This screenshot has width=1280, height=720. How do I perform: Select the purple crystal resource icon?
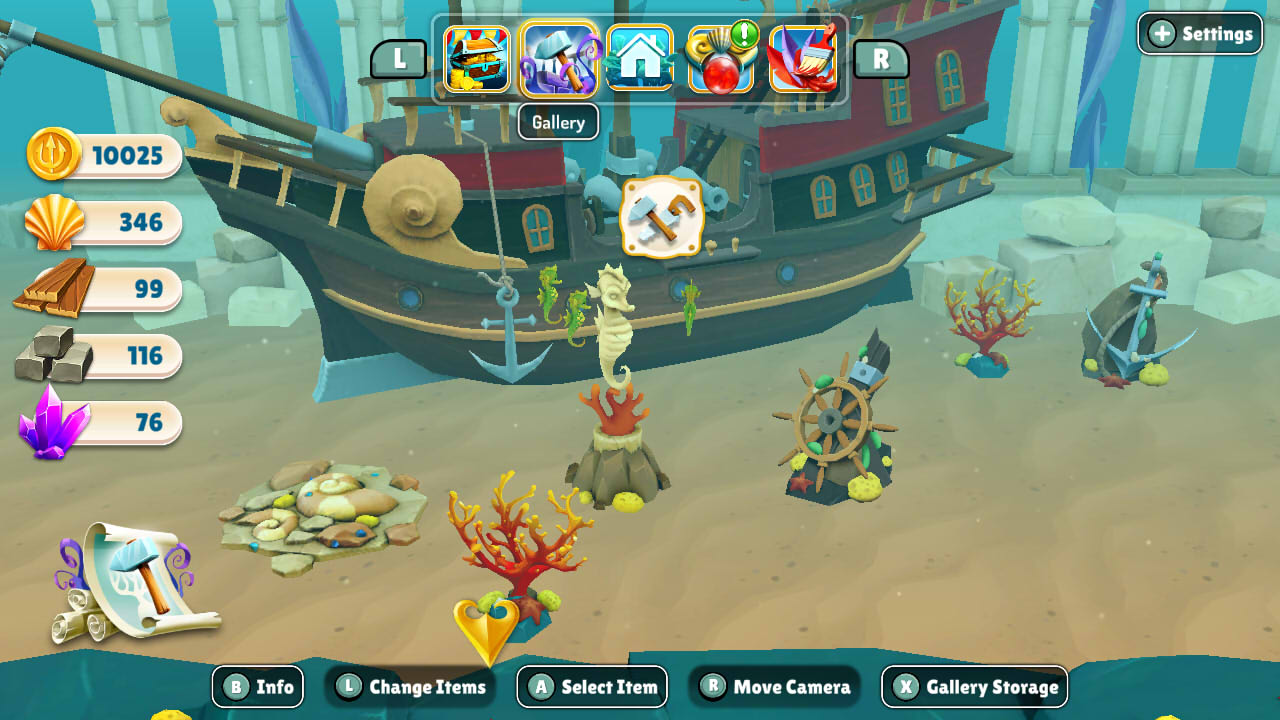point(52,421)
